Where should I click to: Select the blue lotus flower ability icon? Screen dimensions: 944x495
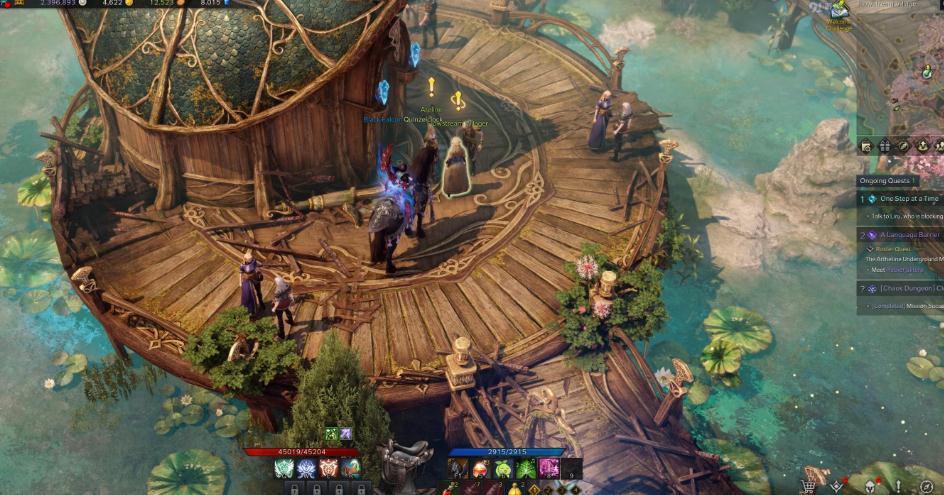coord(306,468)
